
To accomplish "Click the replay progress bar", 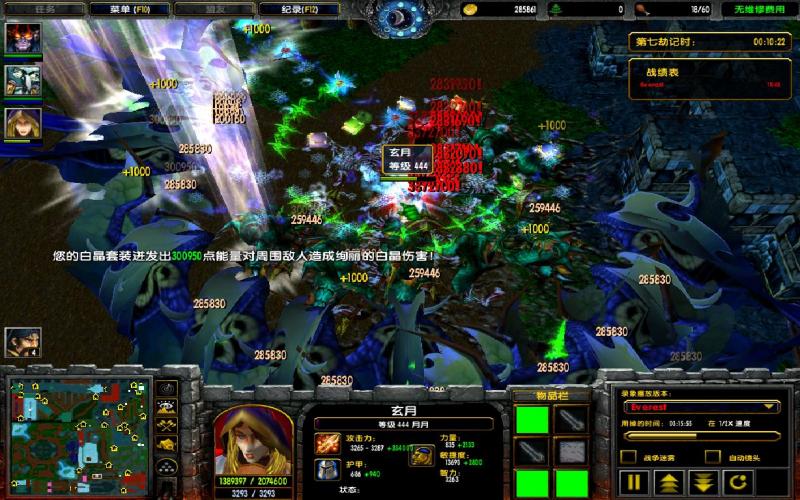I will click(700, 435).
